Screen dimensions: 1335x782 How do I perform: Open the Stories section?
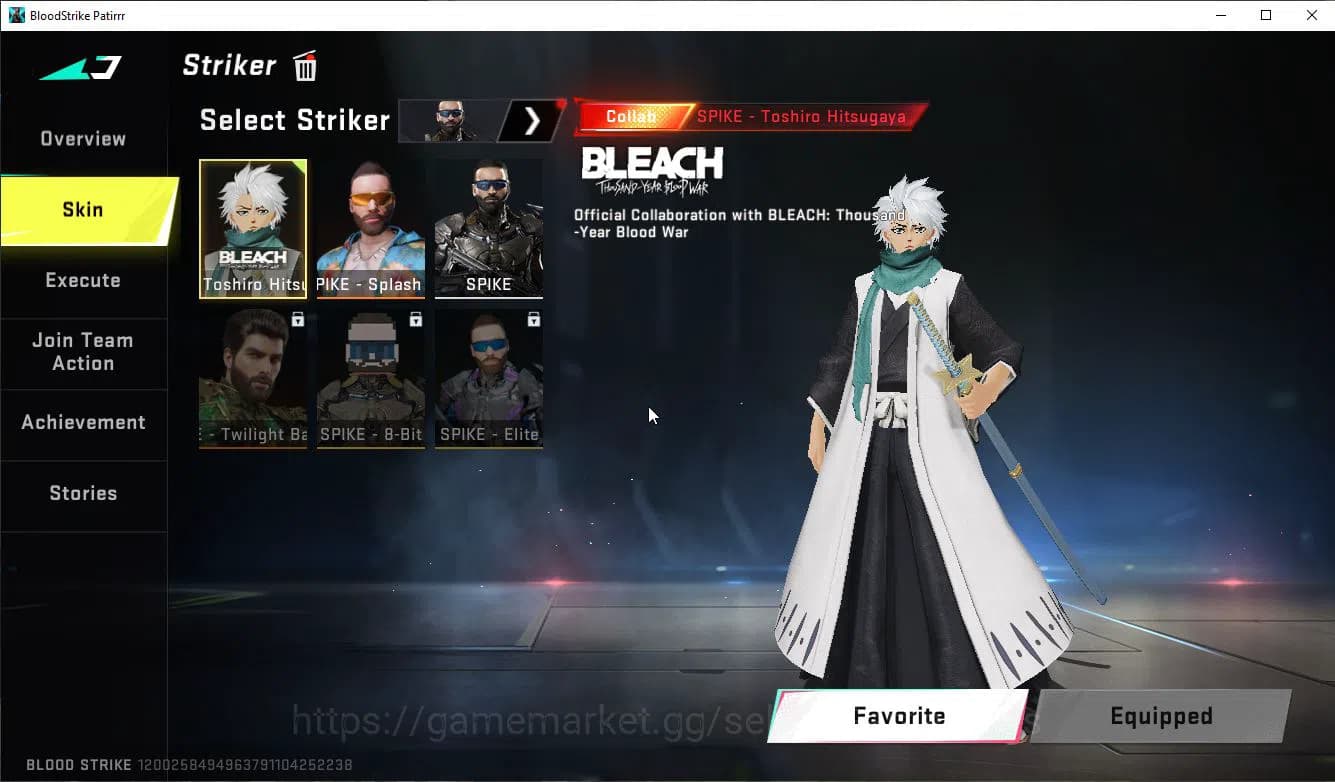pos(82,493)
